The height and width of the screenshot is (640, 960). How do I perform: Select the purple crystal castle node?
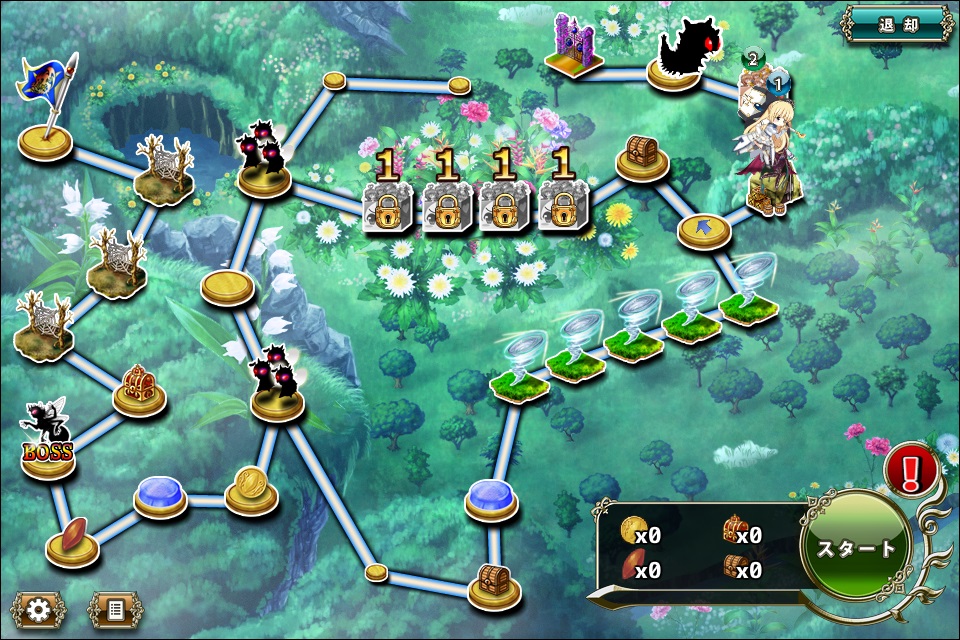click(x=577, y=50)
